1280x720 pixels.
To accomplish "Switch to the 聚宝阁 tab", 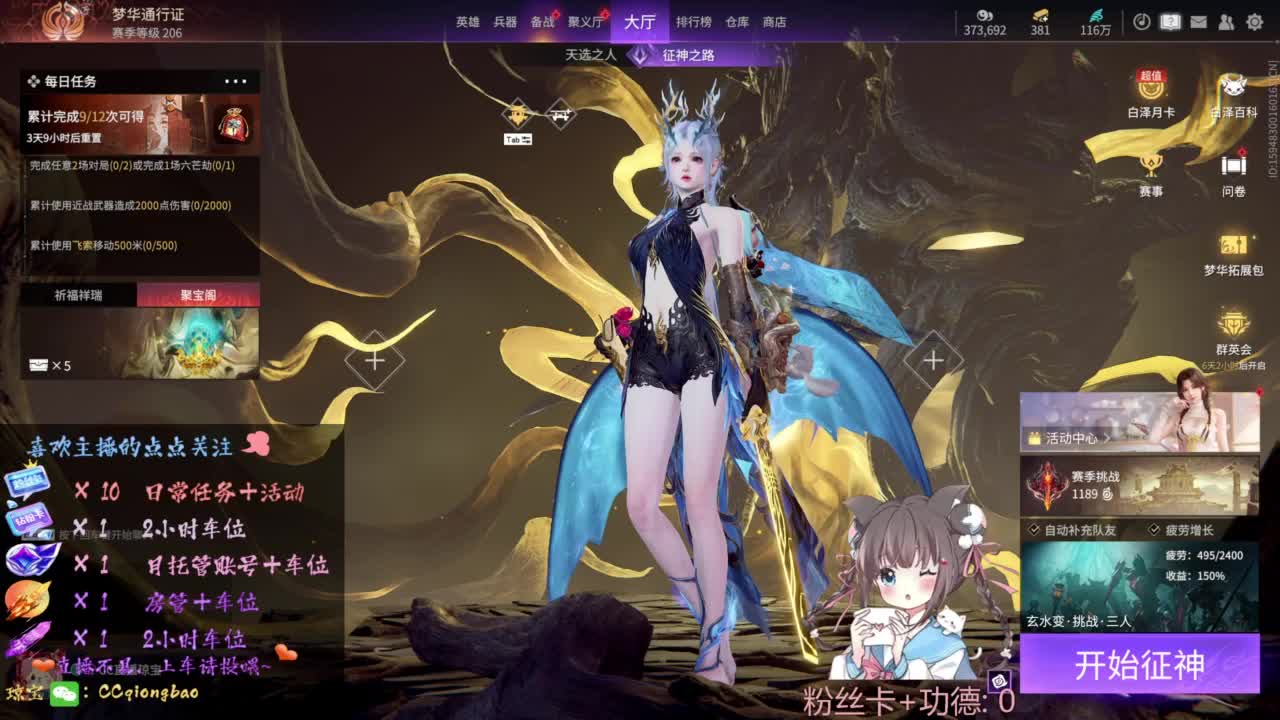I will 198,294.
